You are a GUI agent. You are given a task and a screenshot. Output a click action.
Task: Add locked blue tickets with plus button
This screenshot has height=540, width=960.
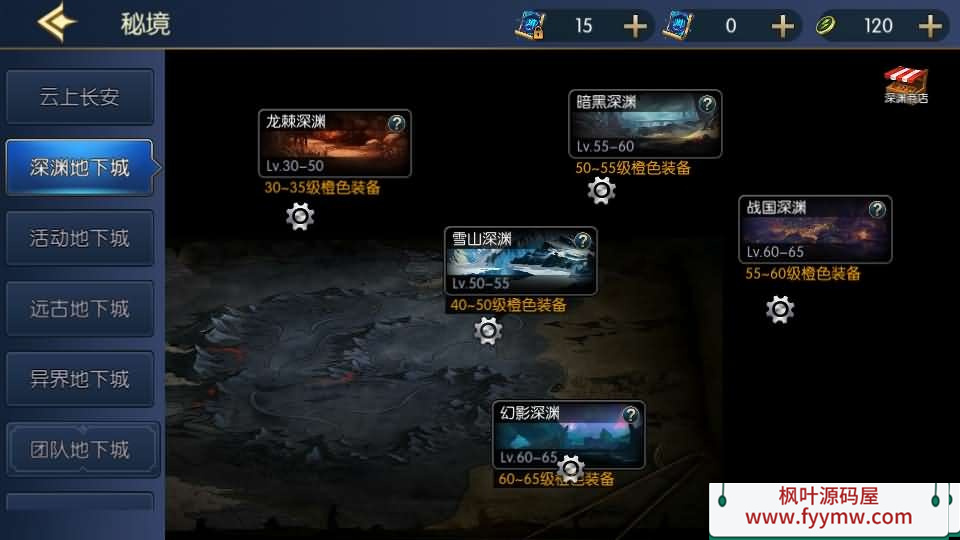(636, 26)
